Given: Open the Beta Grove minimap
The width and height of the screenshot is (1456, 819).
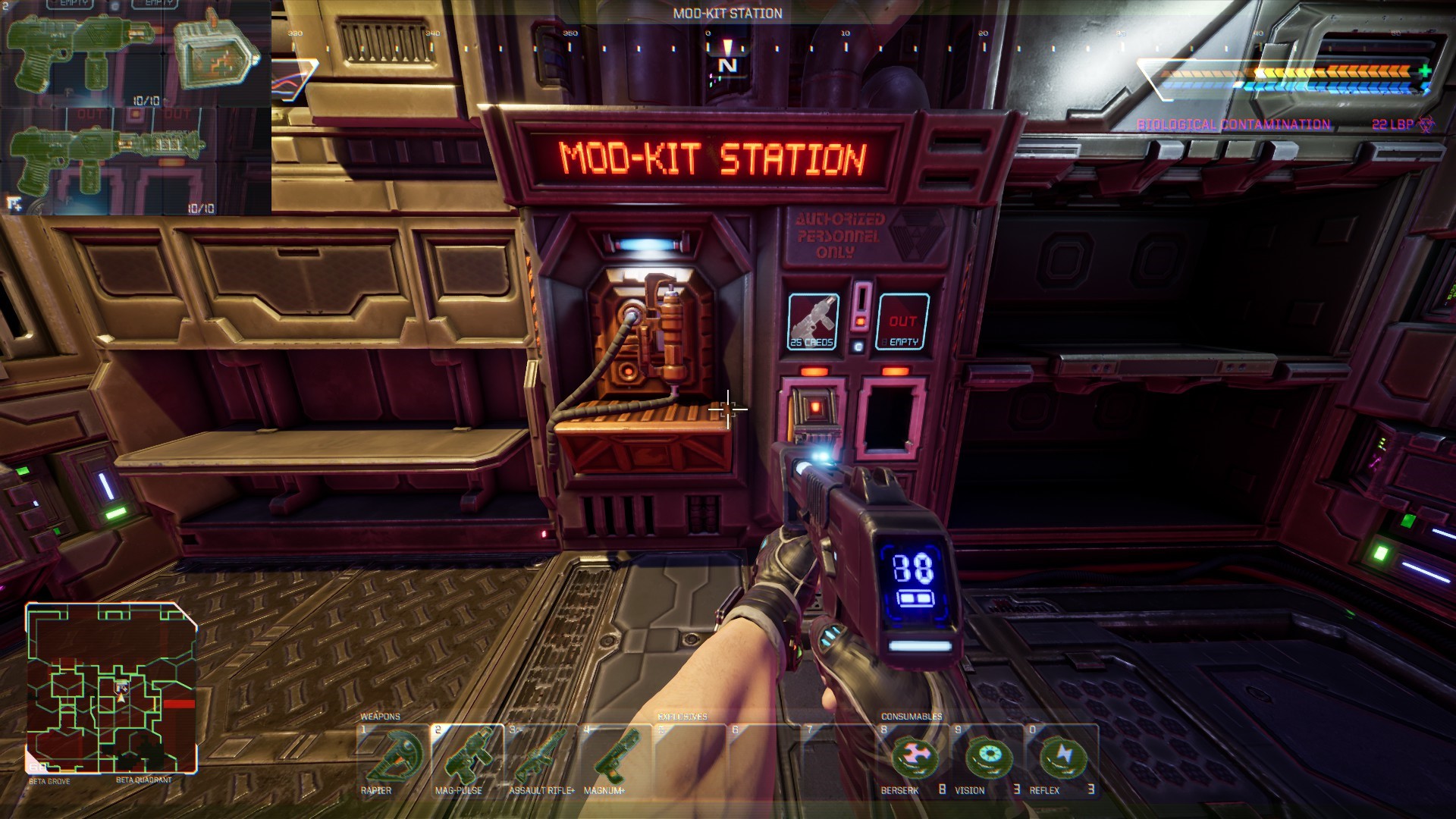Looking at the screenshot, I should [x=111, y=688].
